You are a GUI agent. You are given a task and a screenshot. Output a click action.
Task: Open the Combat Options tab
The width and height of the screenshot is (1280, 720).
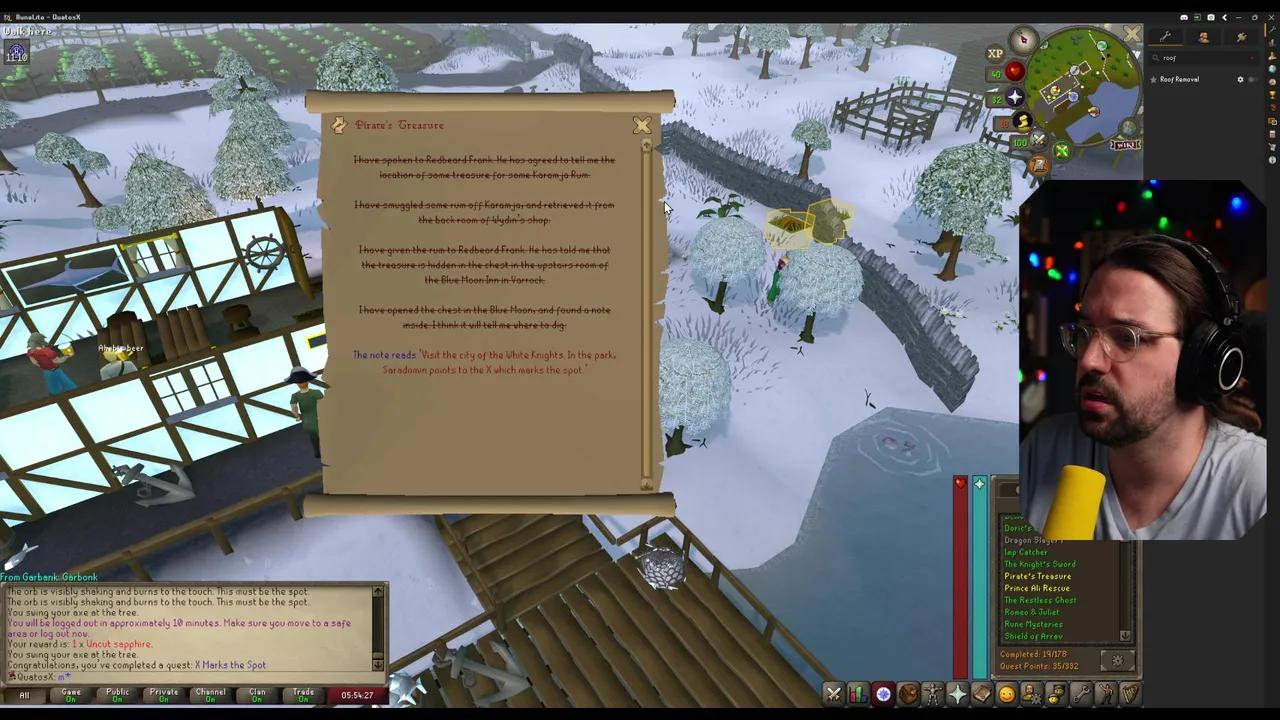tap(834, 692)
